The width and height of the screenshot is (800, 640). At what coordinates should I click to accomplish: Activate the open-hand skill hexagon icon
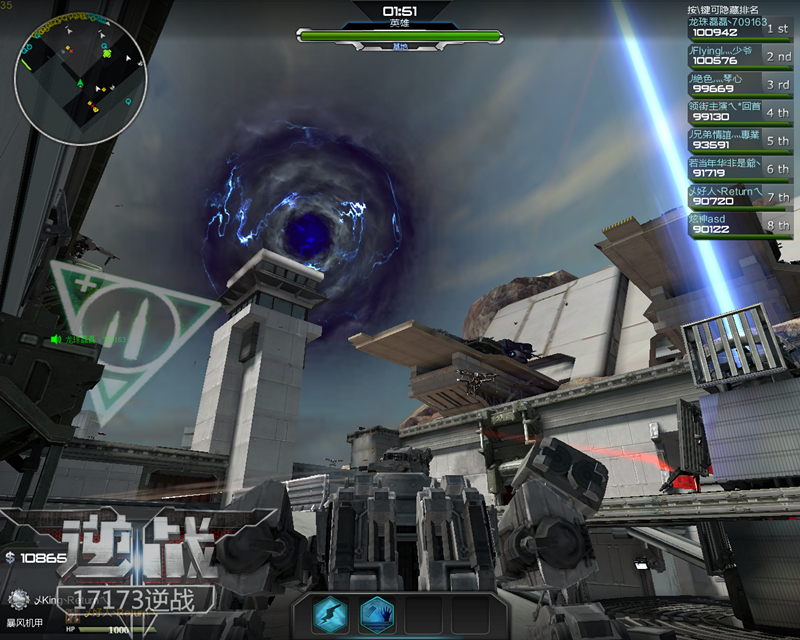tap(378, 614)
